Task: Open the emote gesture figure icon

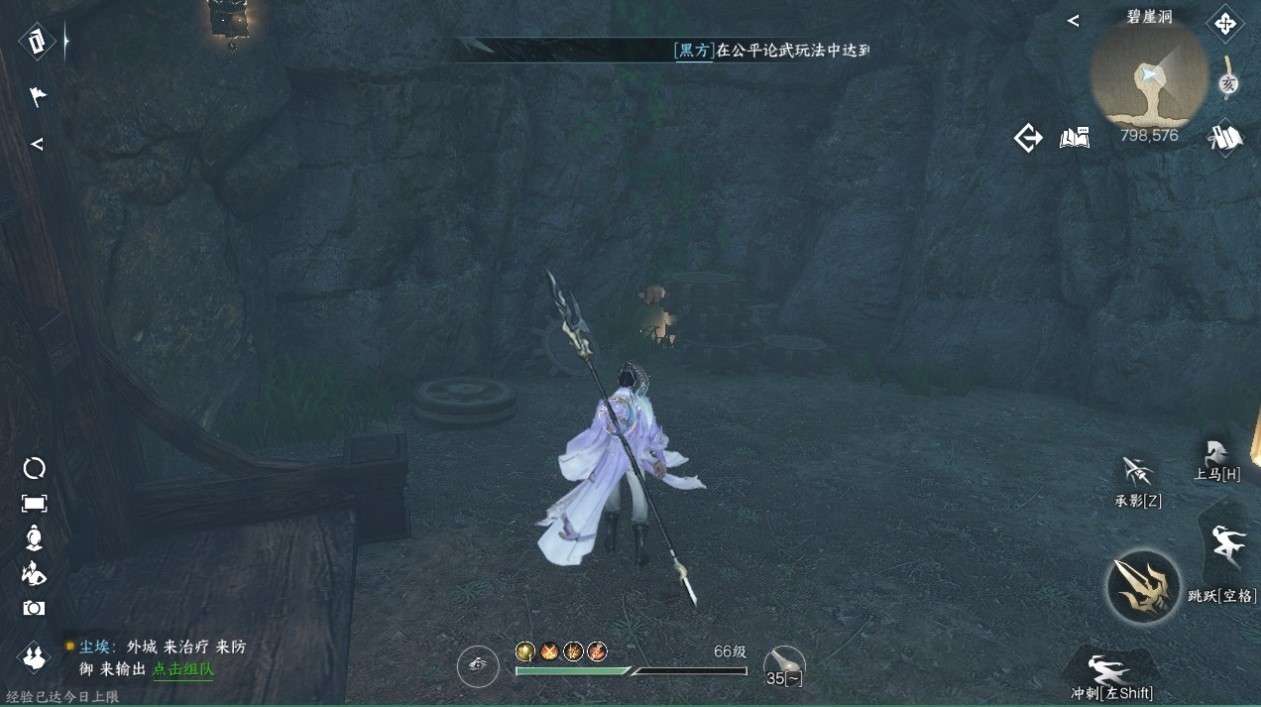Action: [x=34, y=573]
